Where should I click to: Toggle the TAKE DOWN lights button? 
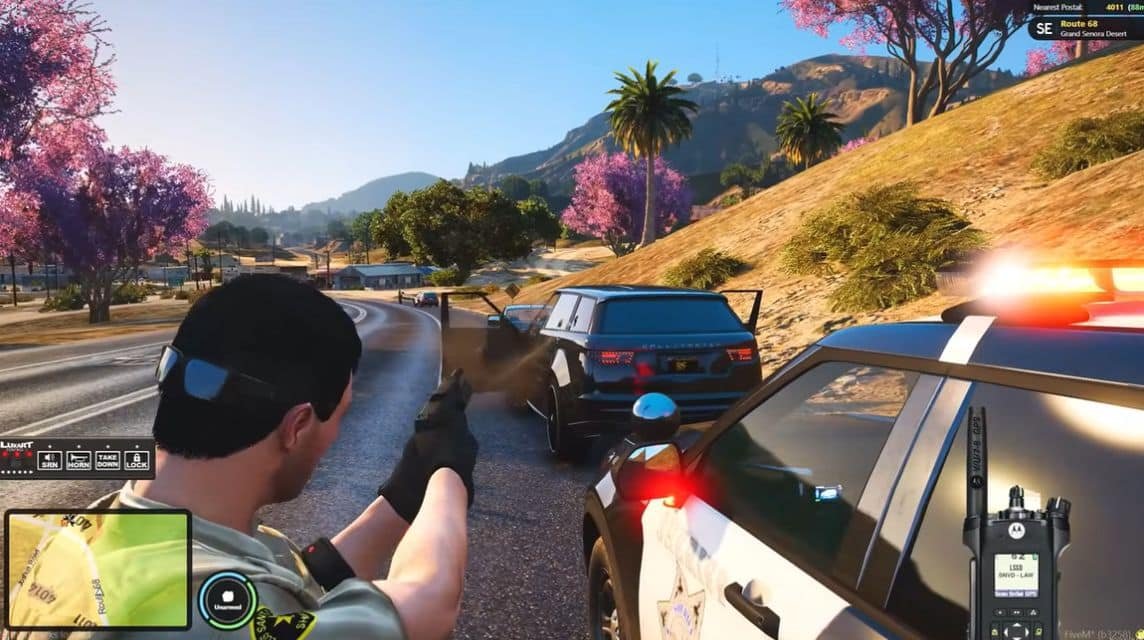click(x=108, y=460)
